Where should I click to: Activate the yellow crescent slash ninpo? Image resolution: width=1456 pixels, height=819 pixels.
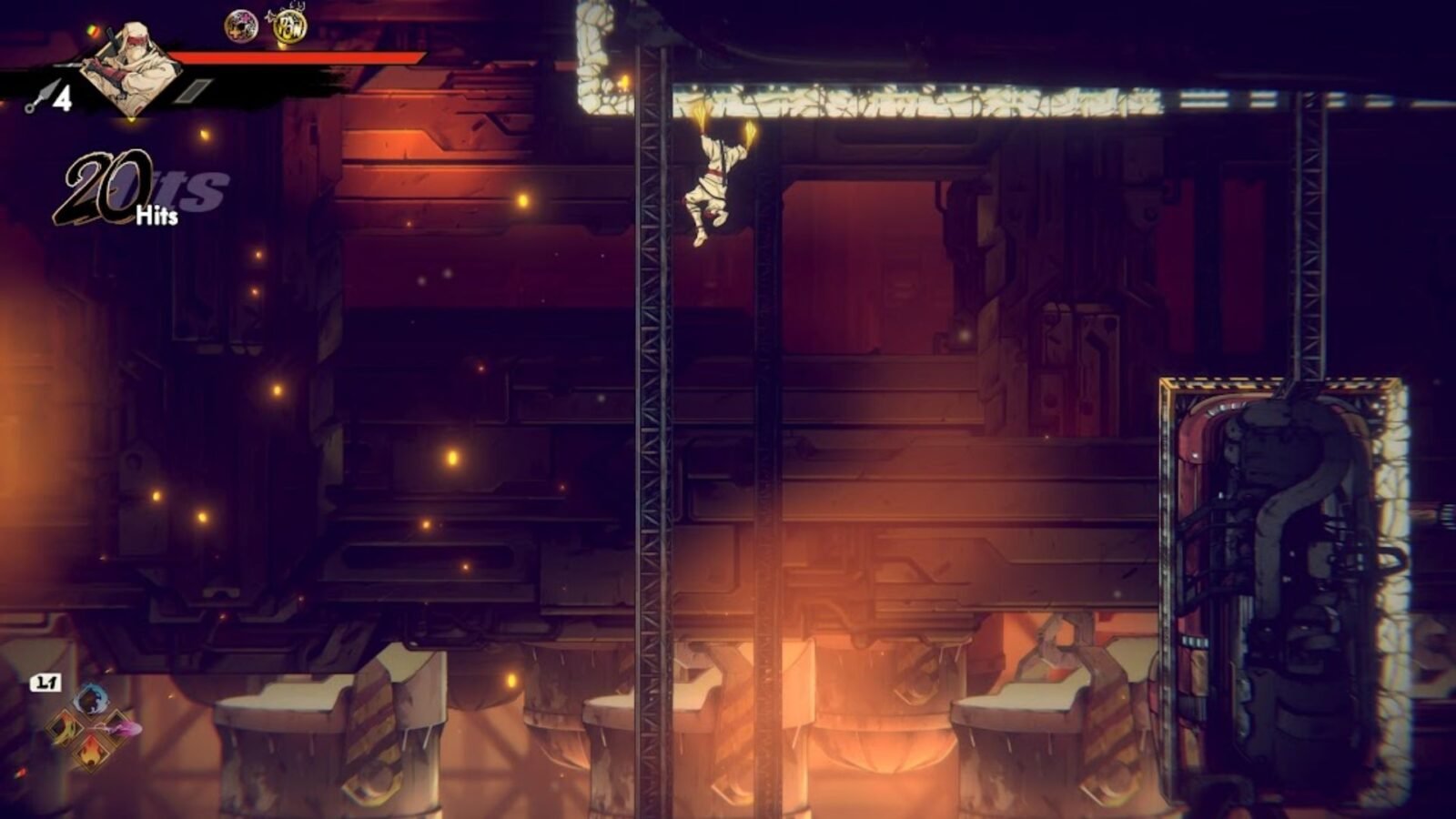click(x=64, y=727)
